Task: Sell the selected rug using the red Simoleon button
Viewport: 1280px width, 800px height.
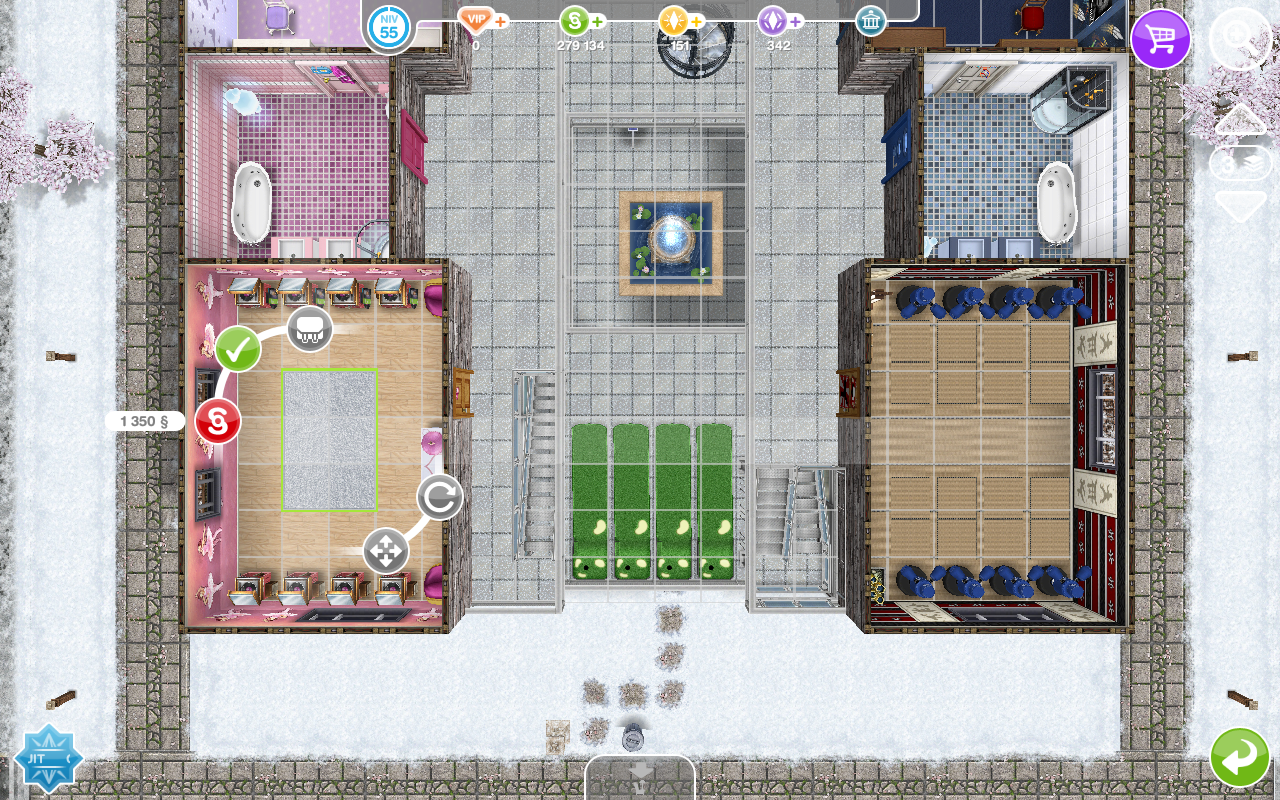Action: tap(218, 421)
